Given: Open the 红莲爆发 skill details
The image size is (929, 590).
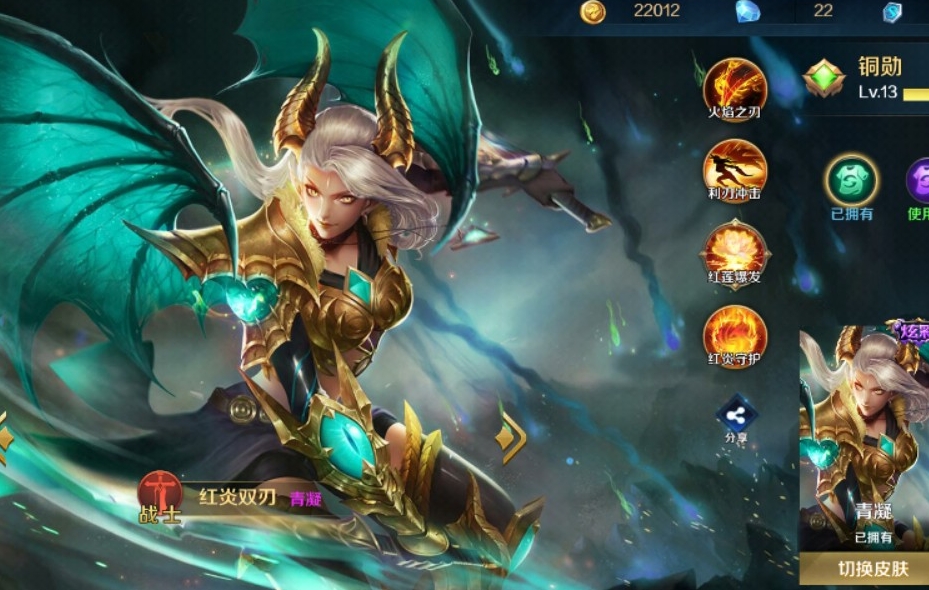Looking at the screenshot, I should (735, 250).
